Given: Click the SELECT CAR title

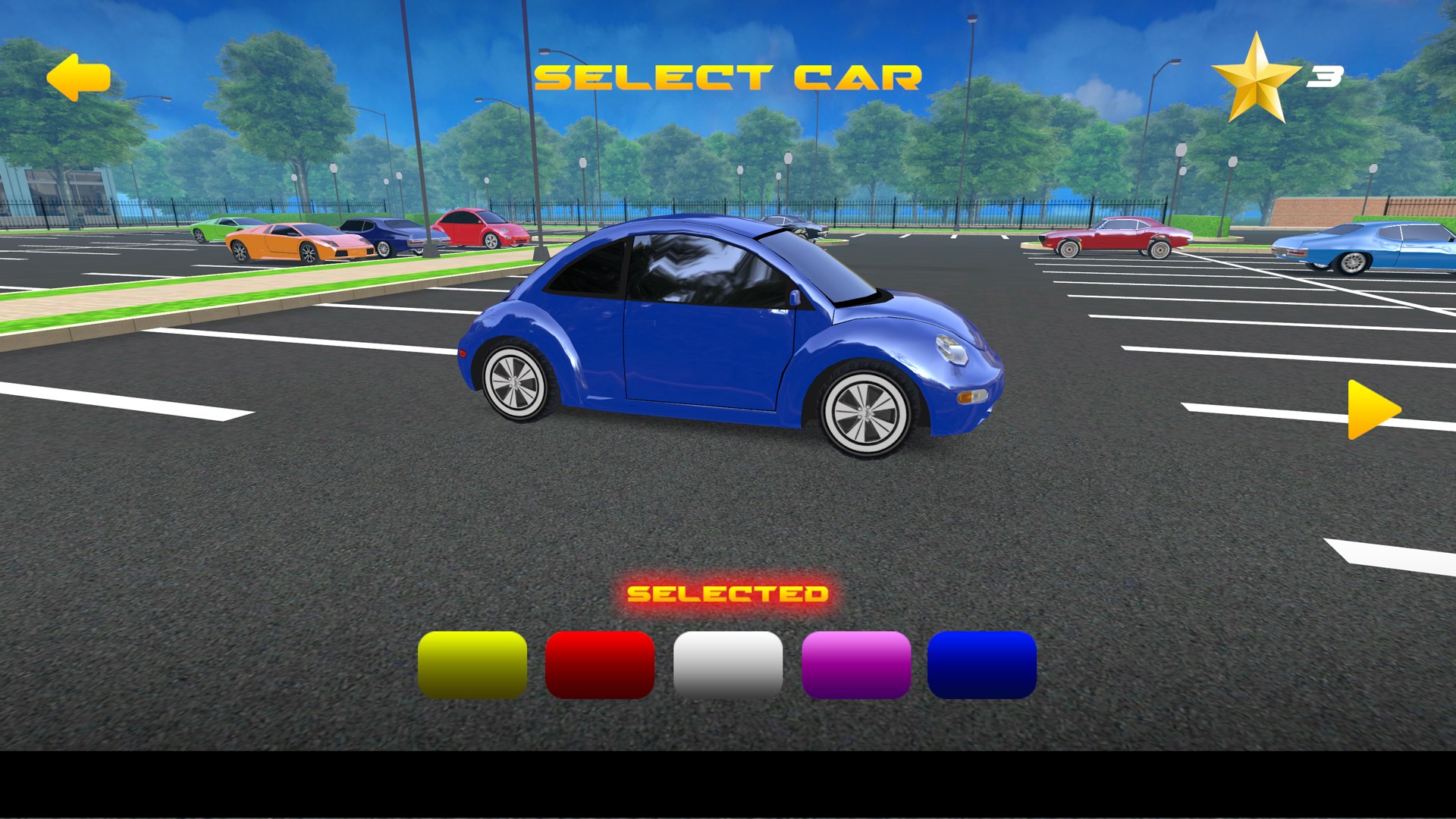Looking at the screenshot, I should coord(728,76).
